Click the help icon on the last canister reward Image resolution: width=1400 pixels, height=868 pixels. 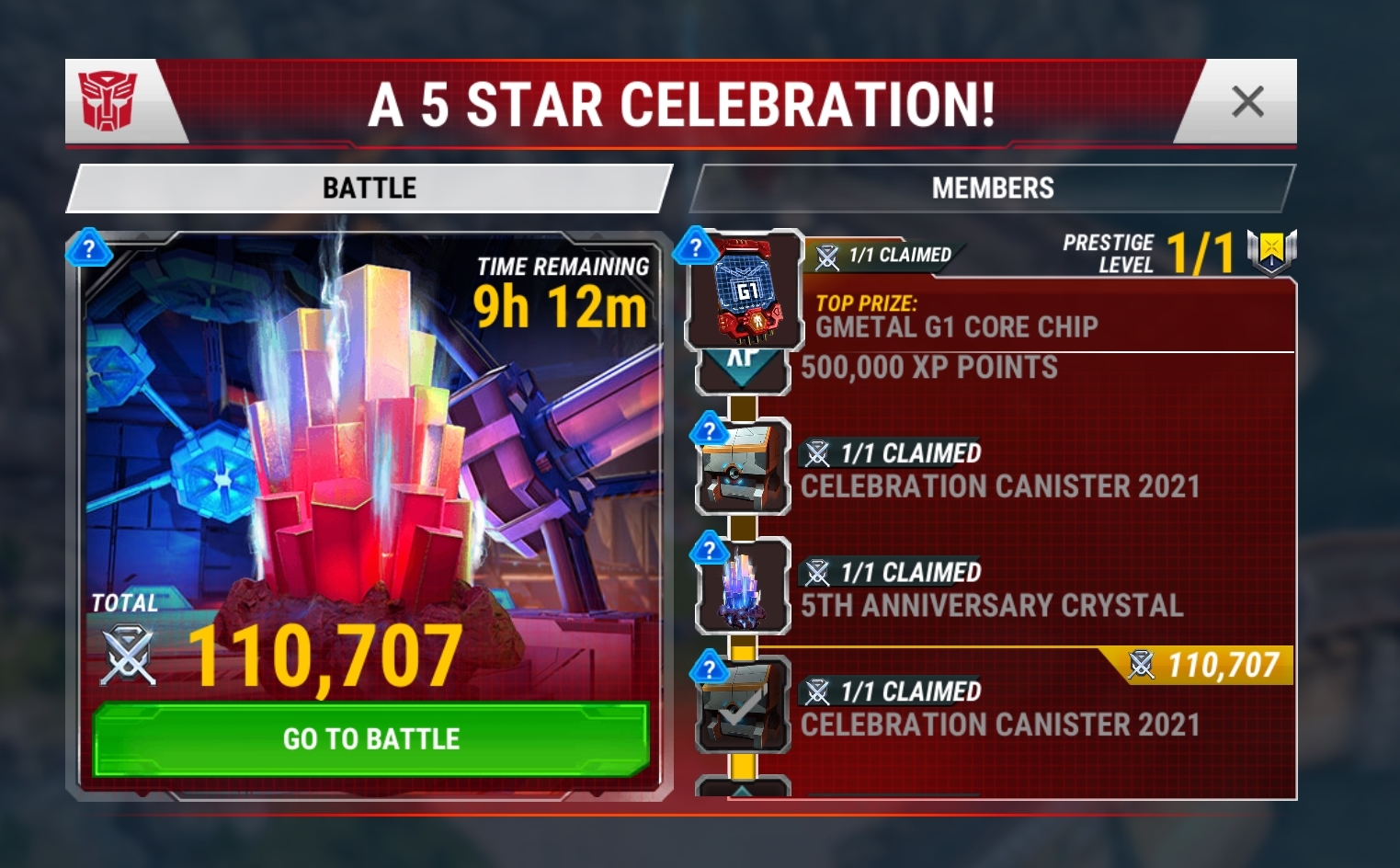[x=708, y=667]
